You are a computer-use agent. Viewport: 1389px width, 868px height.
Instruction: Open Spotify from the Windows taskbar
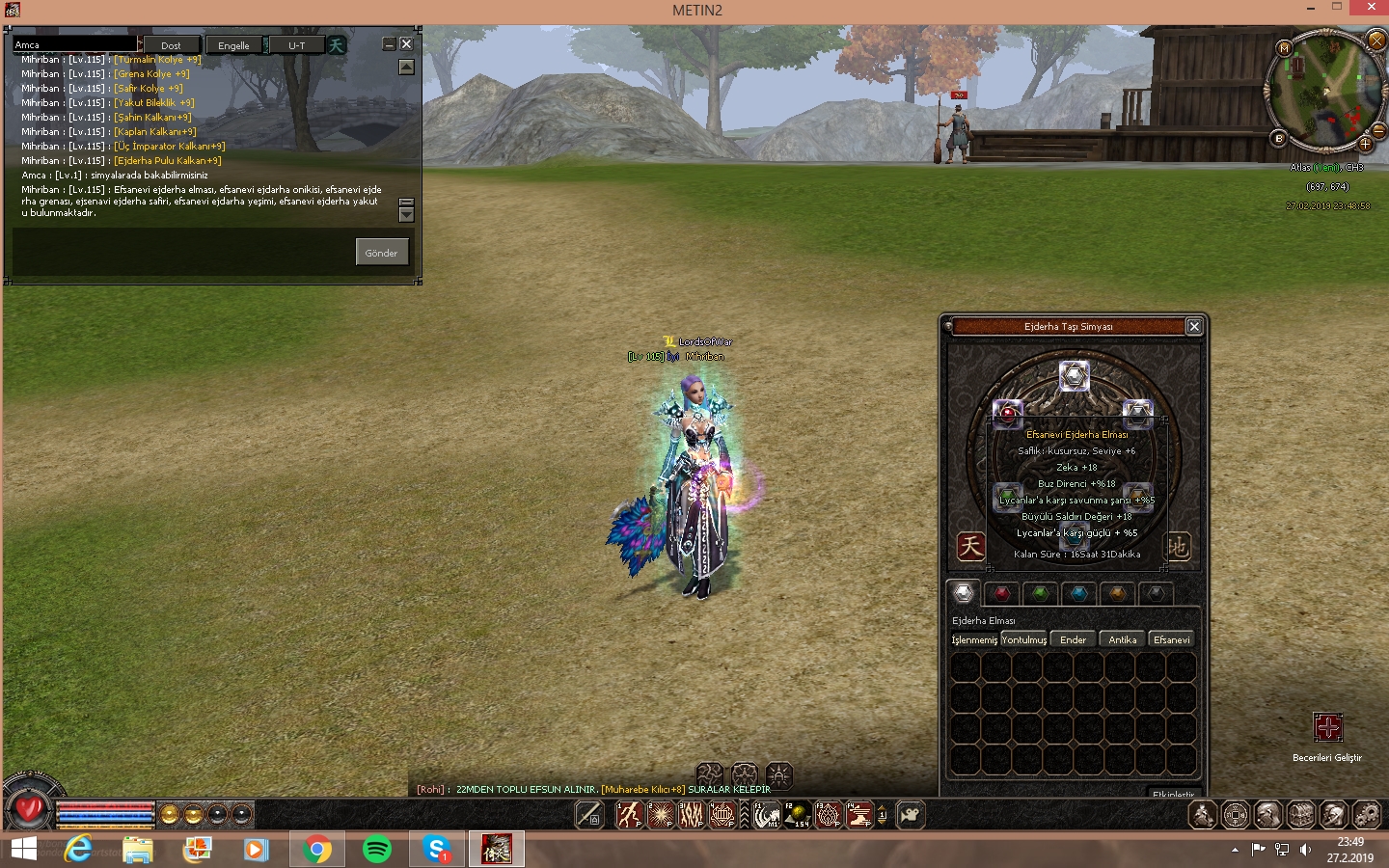click(377, 850)
